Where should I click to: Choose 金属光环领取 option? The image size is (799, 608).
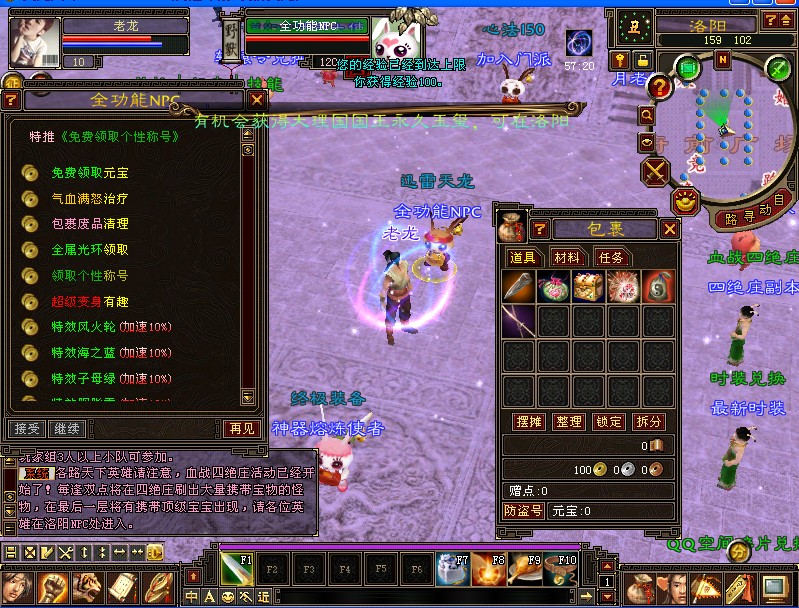click(x=89, y=249)
